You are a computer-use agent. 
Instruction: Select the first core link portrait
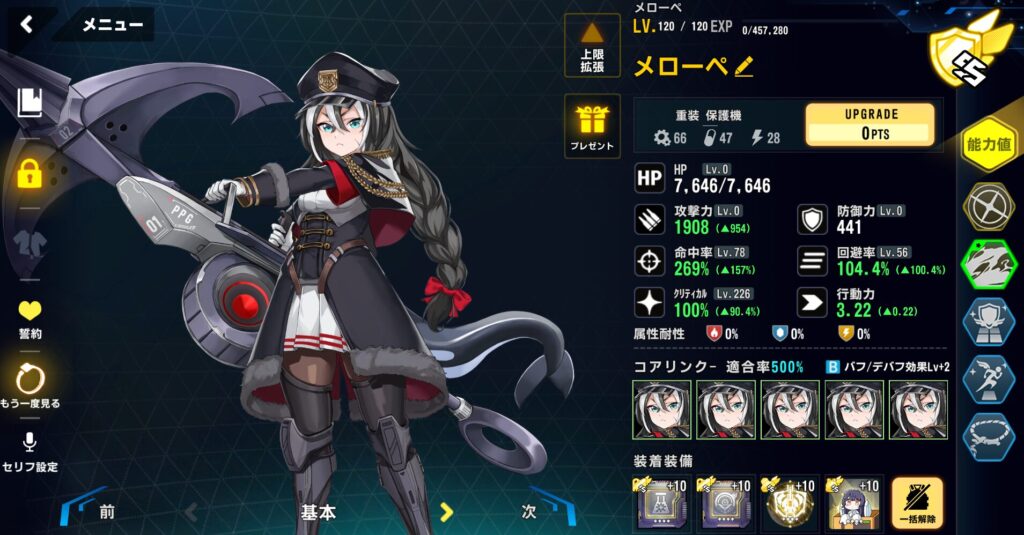coord(662,410)
